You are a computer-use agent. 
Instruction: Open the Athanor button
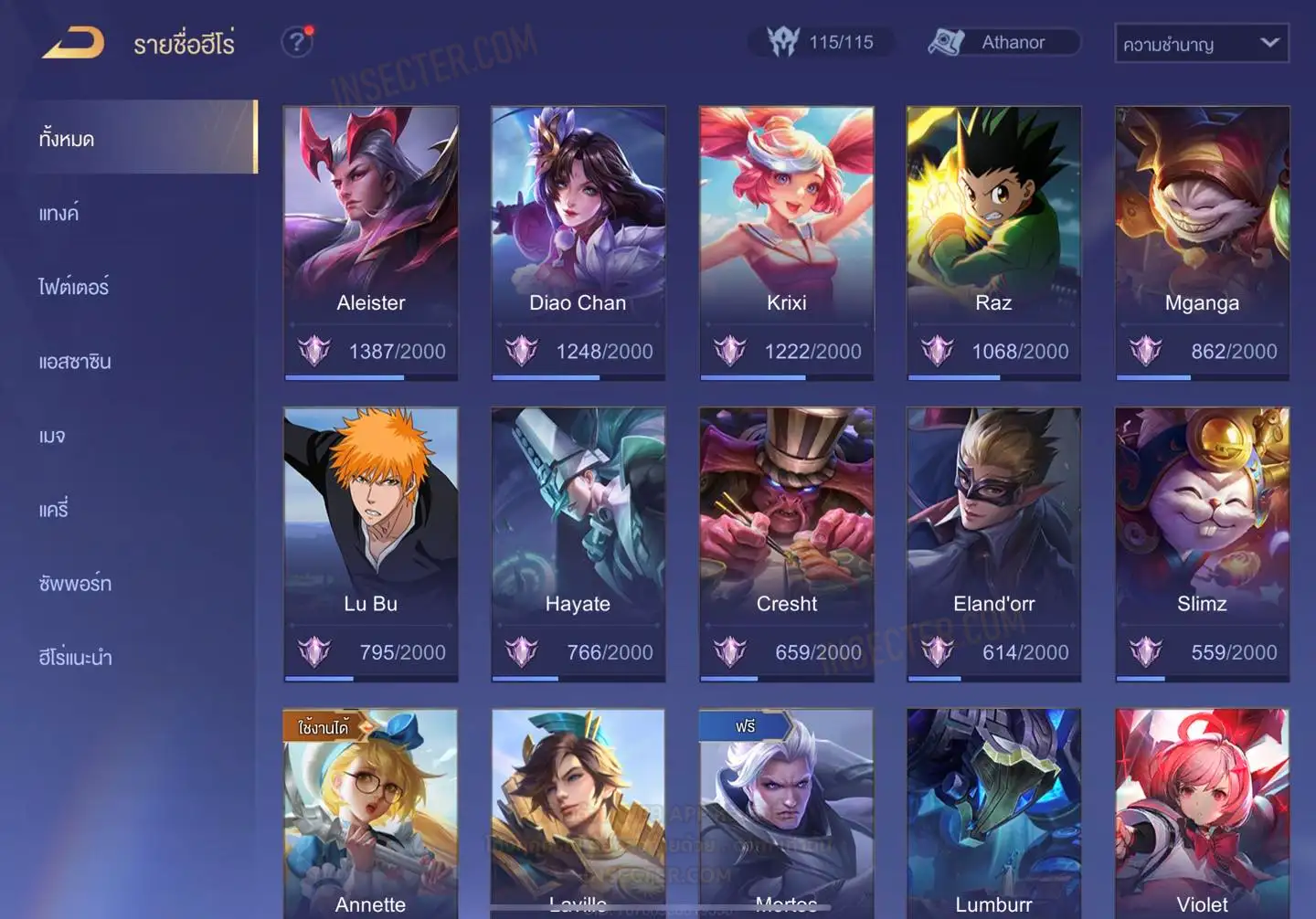pos(1003,42)
